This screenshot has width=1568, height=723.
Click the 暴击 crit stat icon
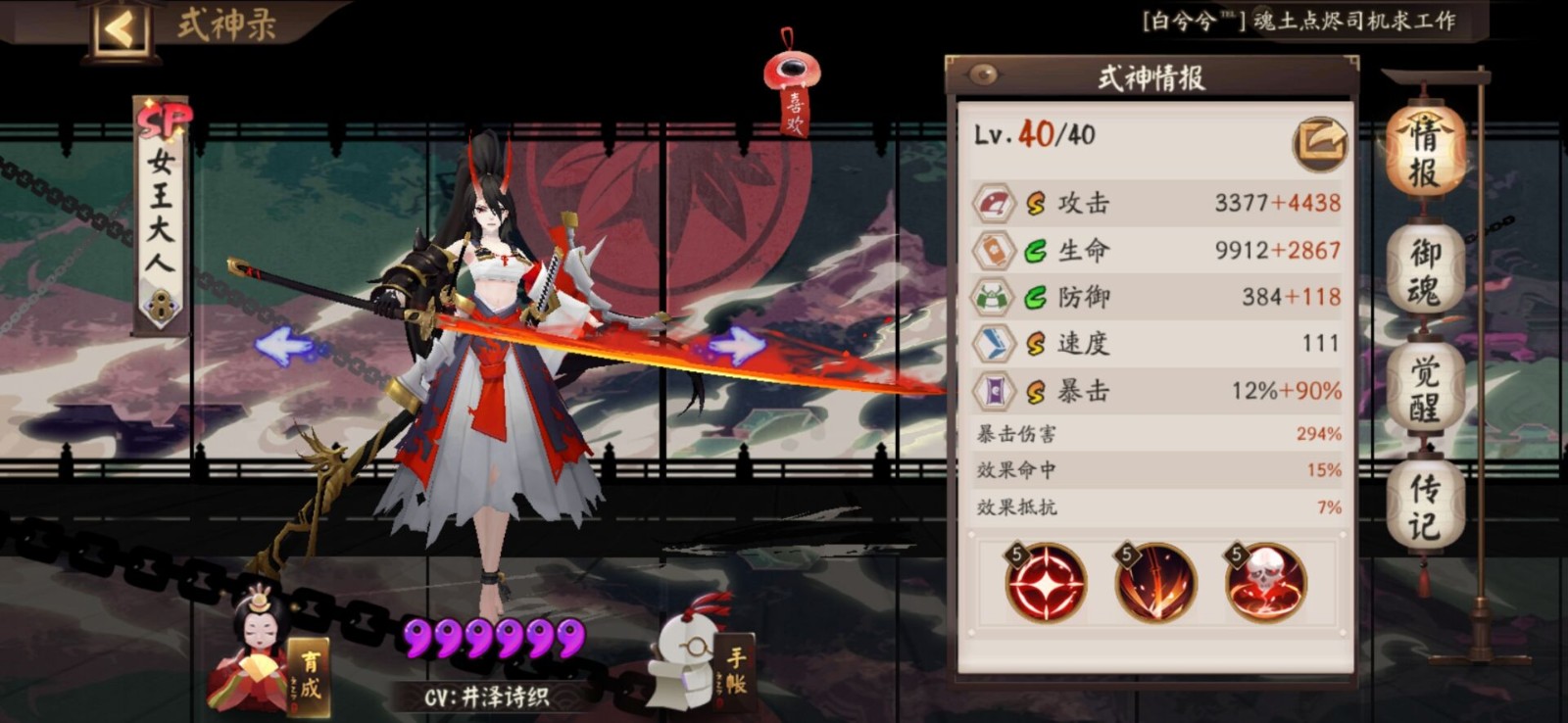[994, 390]
